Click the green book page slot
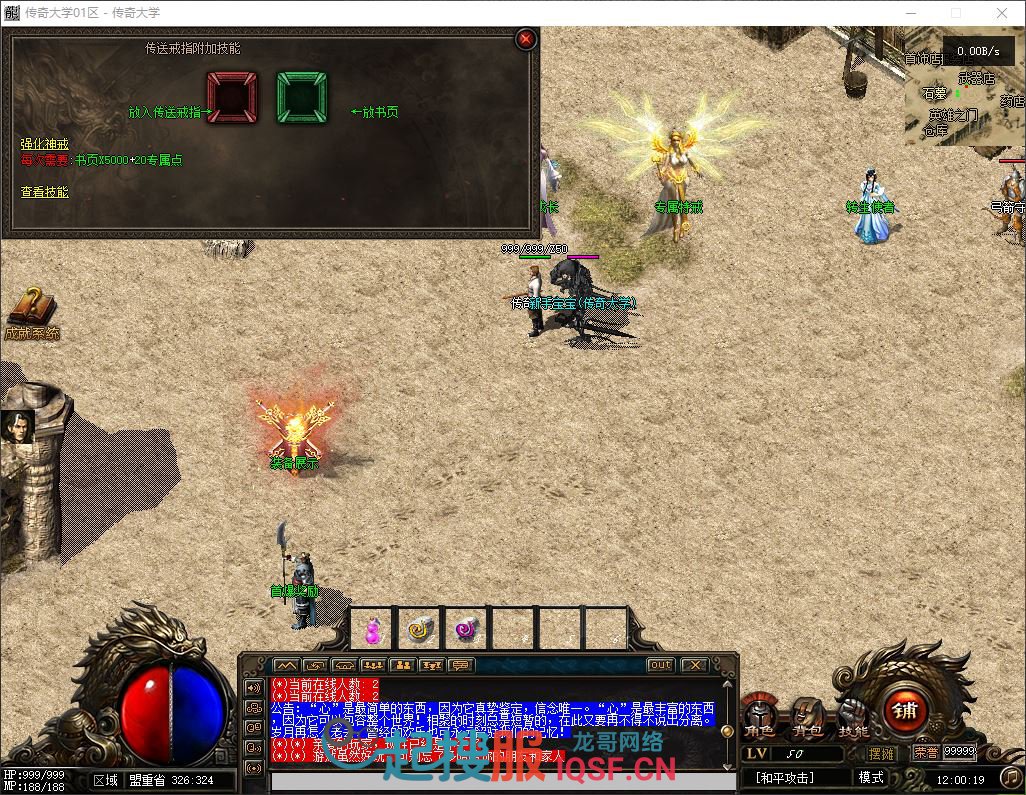 (302, 97)
